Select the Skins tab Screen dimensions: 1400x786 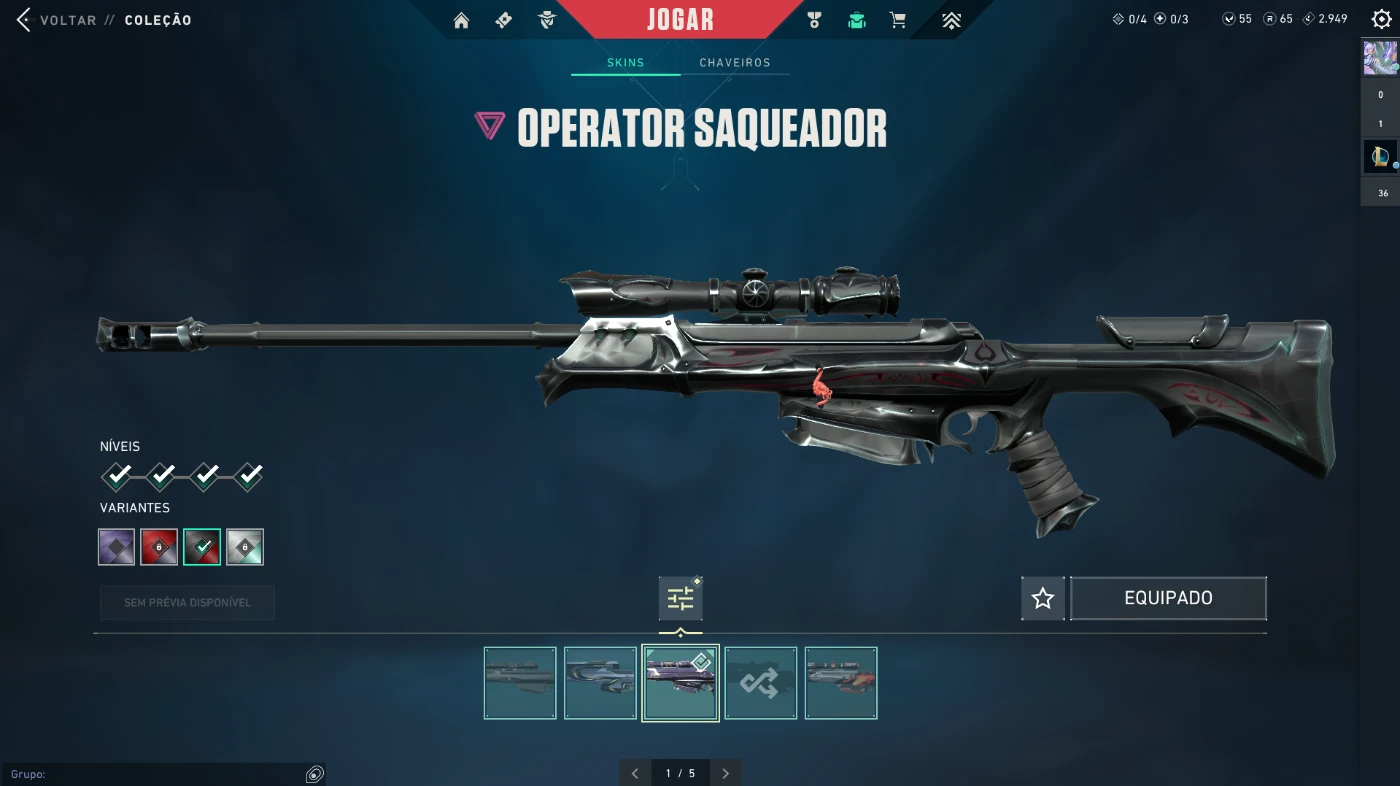click(x=626, y=63)
